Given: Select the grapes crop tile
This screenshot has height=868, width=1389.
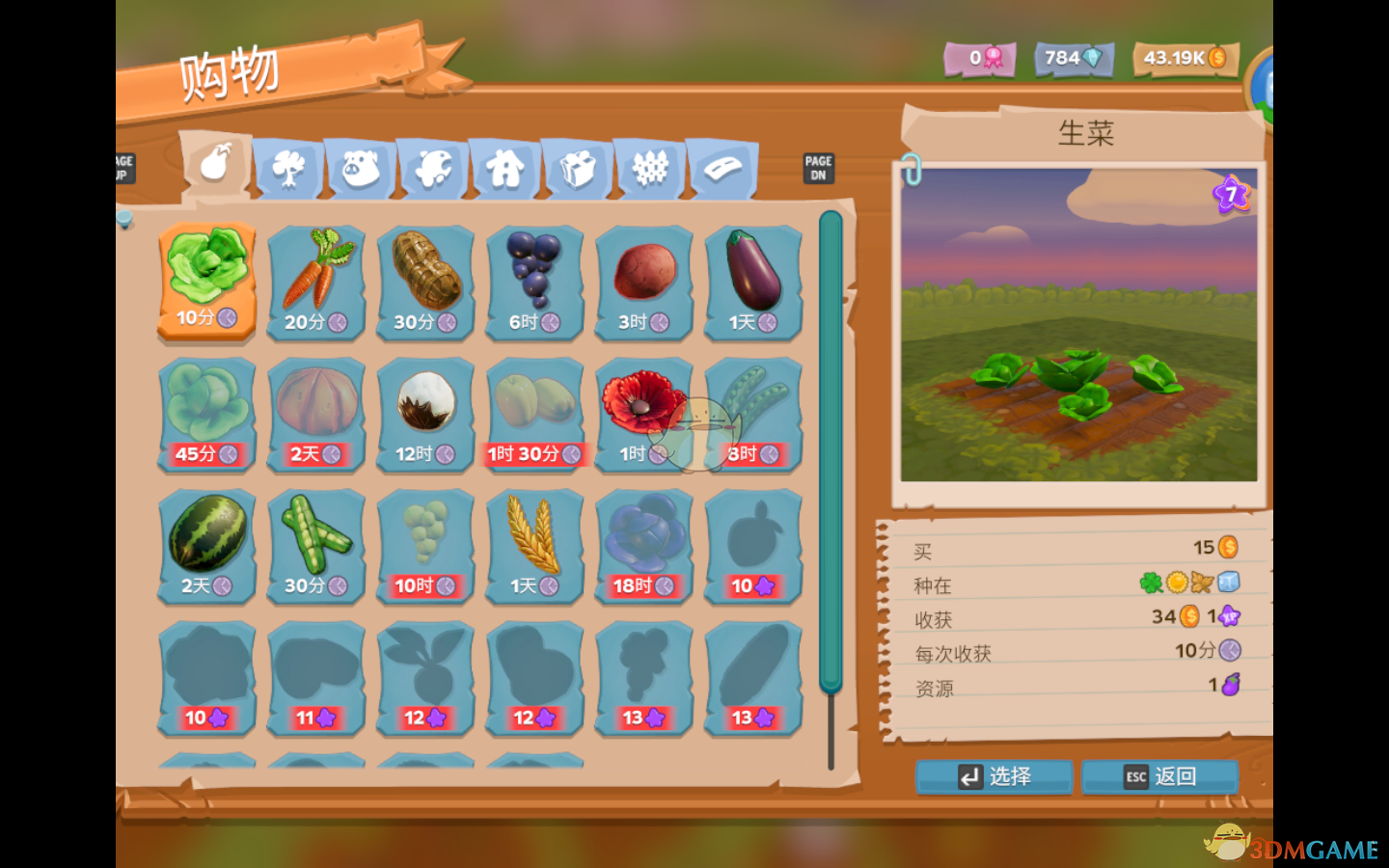Looking at the screenshot, I should [534, 283].
